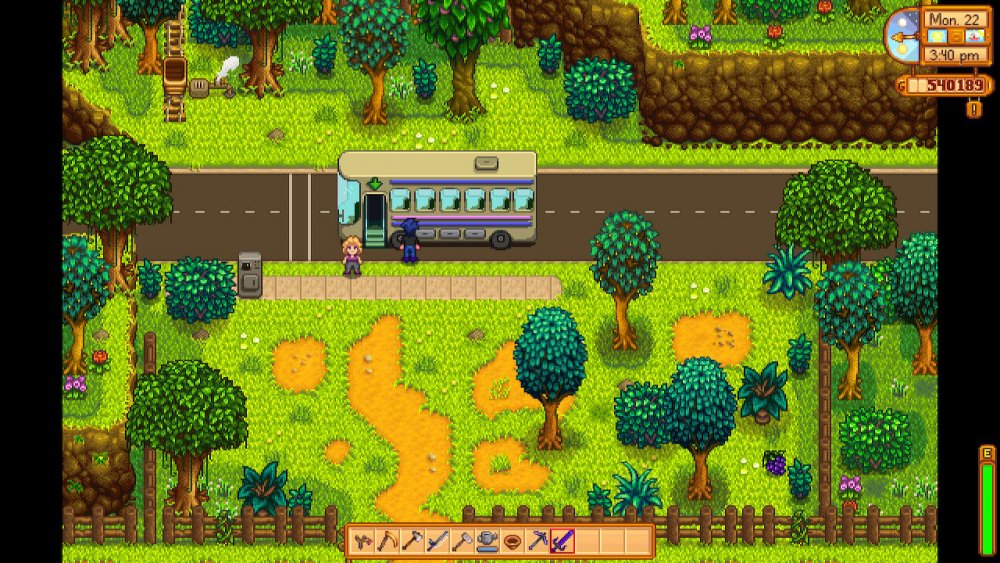Equip the copper pan from the toolbar
Image resolution: width=1000 pixels, height=563 pixels.
click(x=511, y=541)
